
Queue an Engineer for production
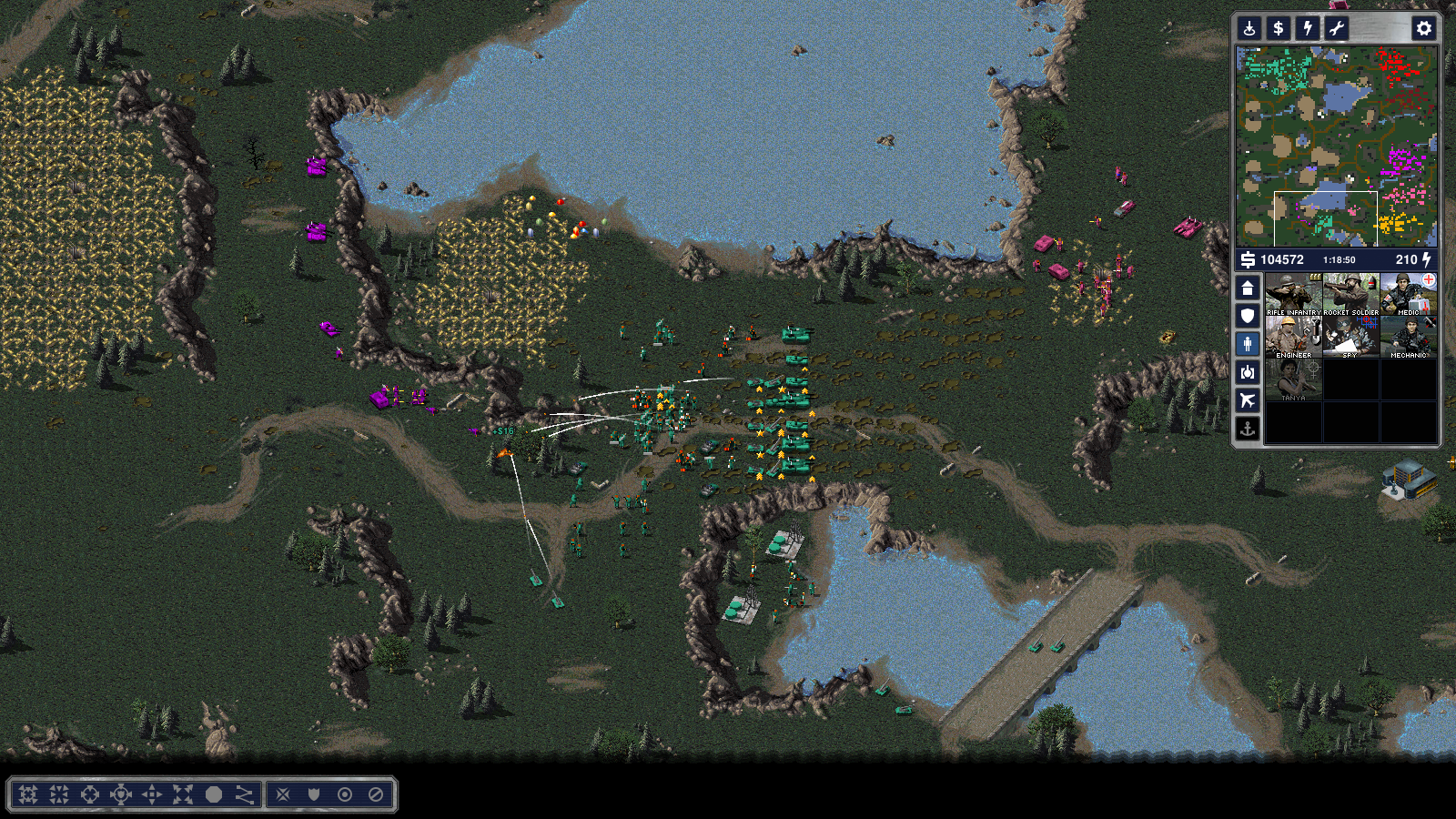coord(1293,337)
